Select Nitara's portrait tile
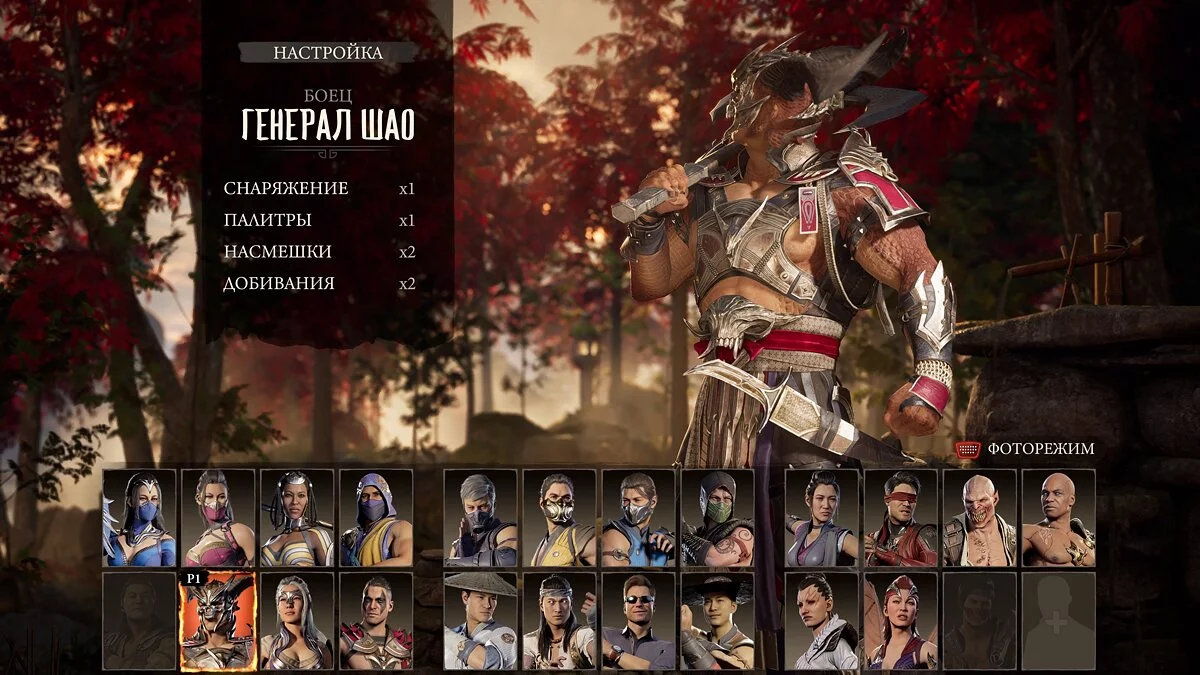Screen dimensions: 1200x675 click(x=900, y=621)
